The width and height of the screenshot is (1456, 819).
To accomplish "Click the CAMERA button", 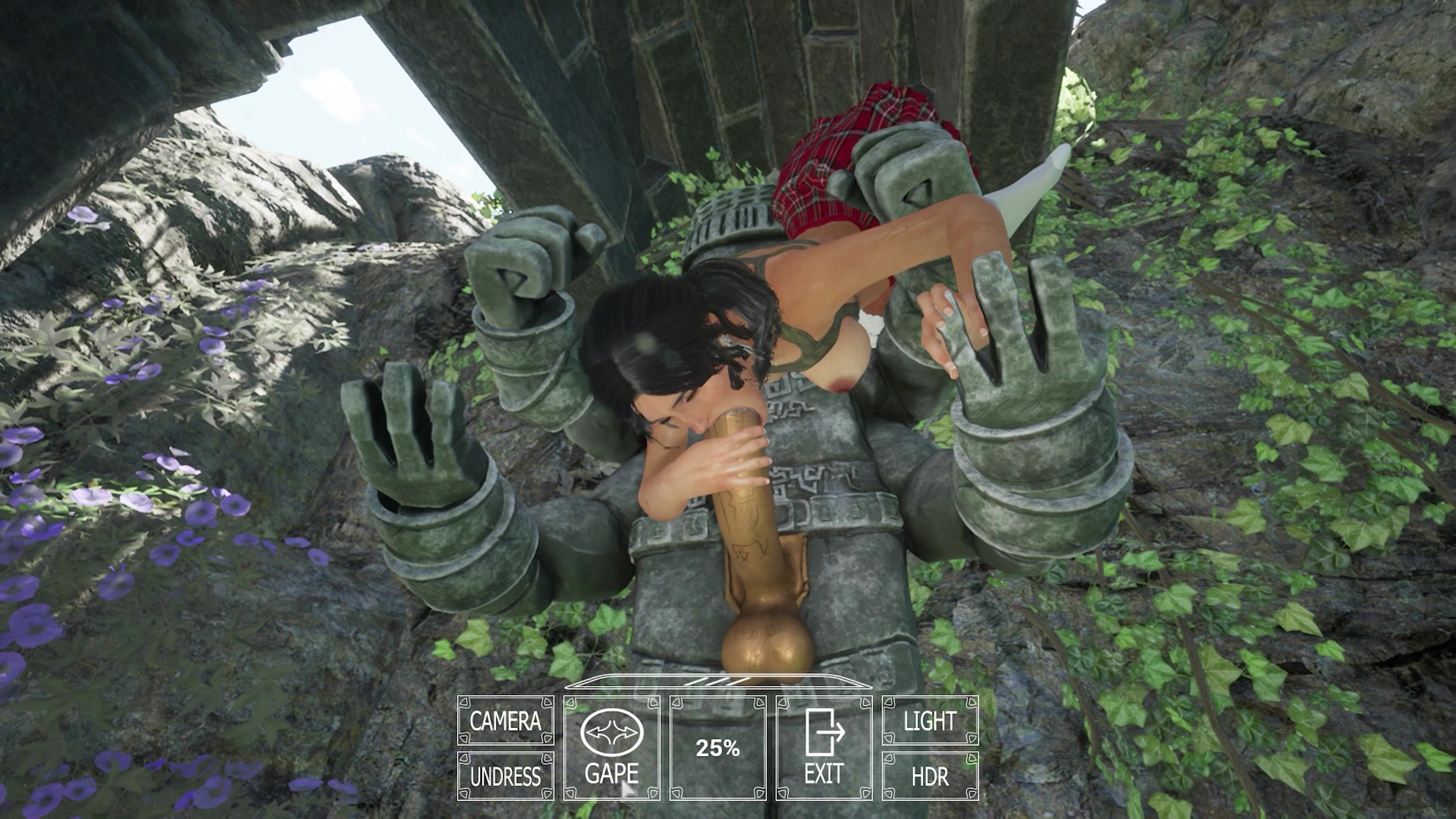I will 505,721.
